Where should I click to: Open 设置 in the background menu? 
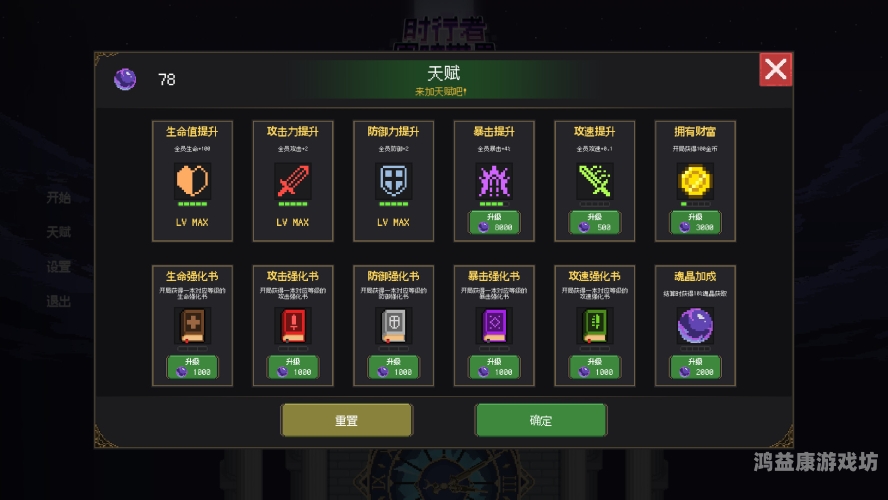click(x=59, y=267)
